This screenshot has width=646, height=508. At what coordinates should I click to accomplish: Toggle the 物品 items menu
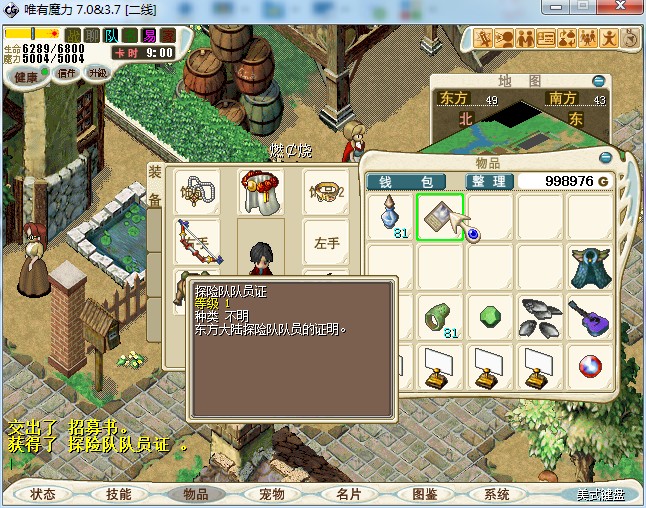[x=189, y=494]
